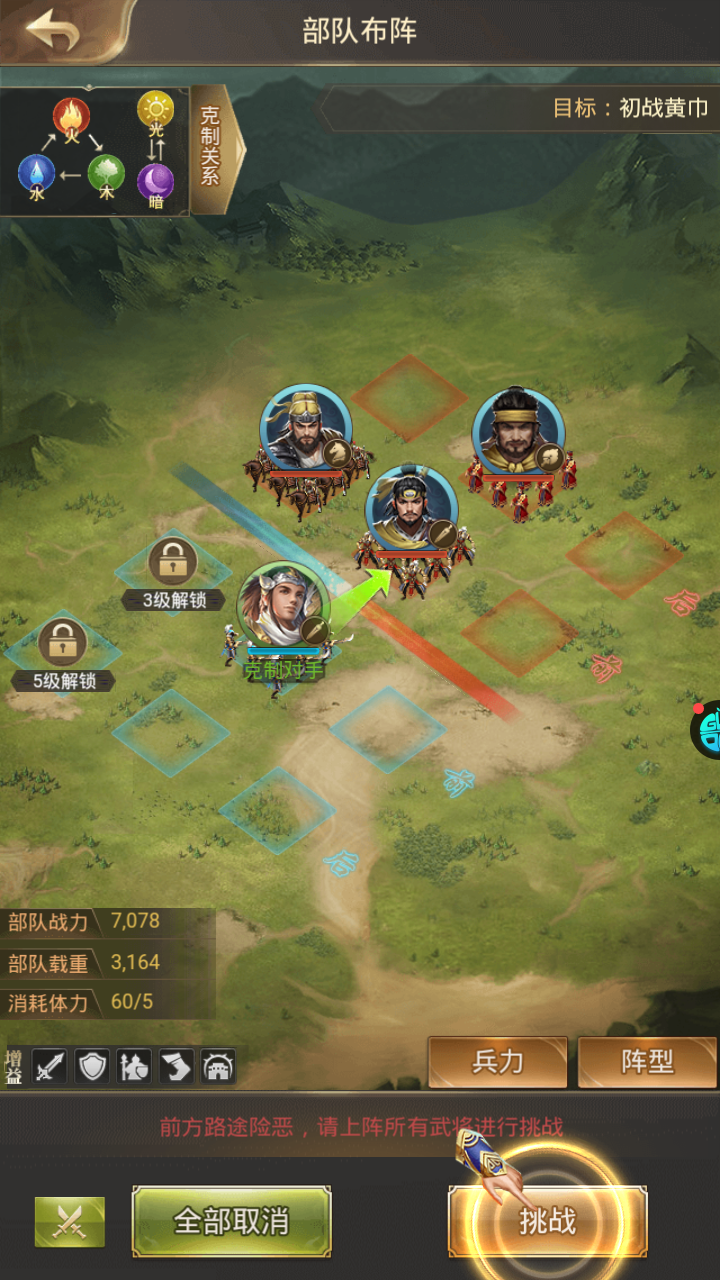720x1280 pixels.
Task: Click the crossed swords green button
Action: coord(70,1221)
